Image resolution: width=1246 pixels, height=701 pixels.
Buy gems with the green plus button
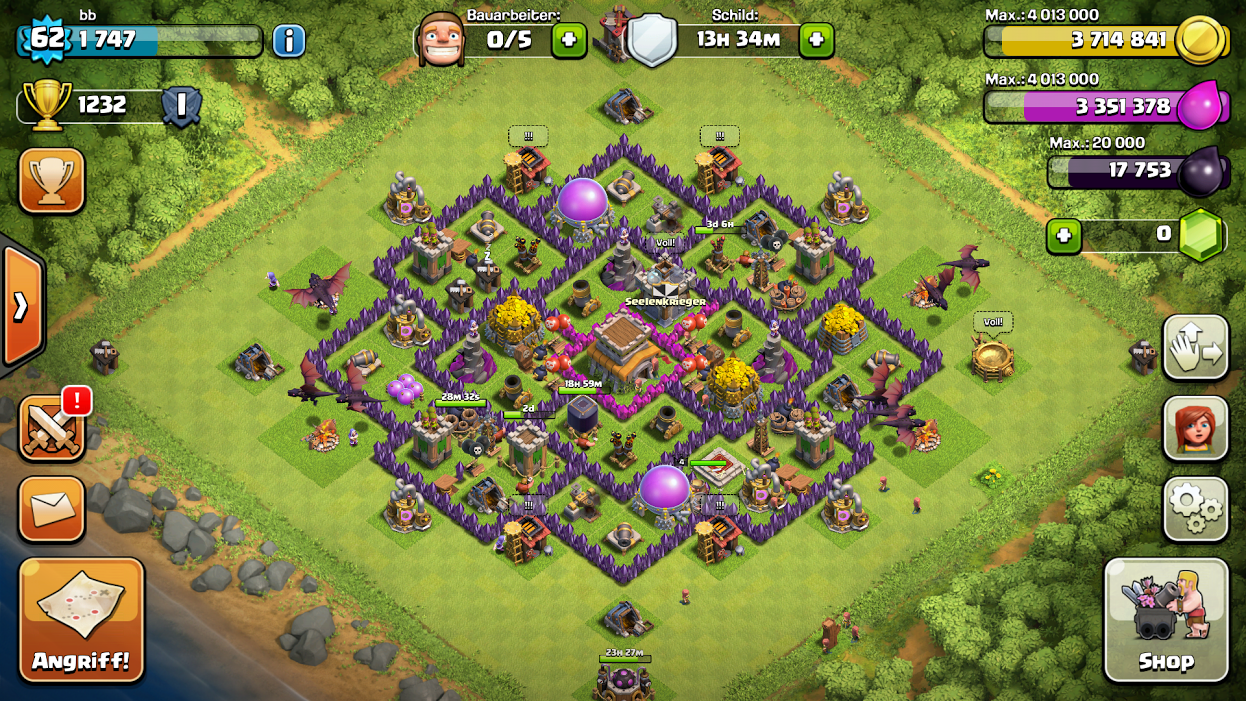[x=1063, y=237]
